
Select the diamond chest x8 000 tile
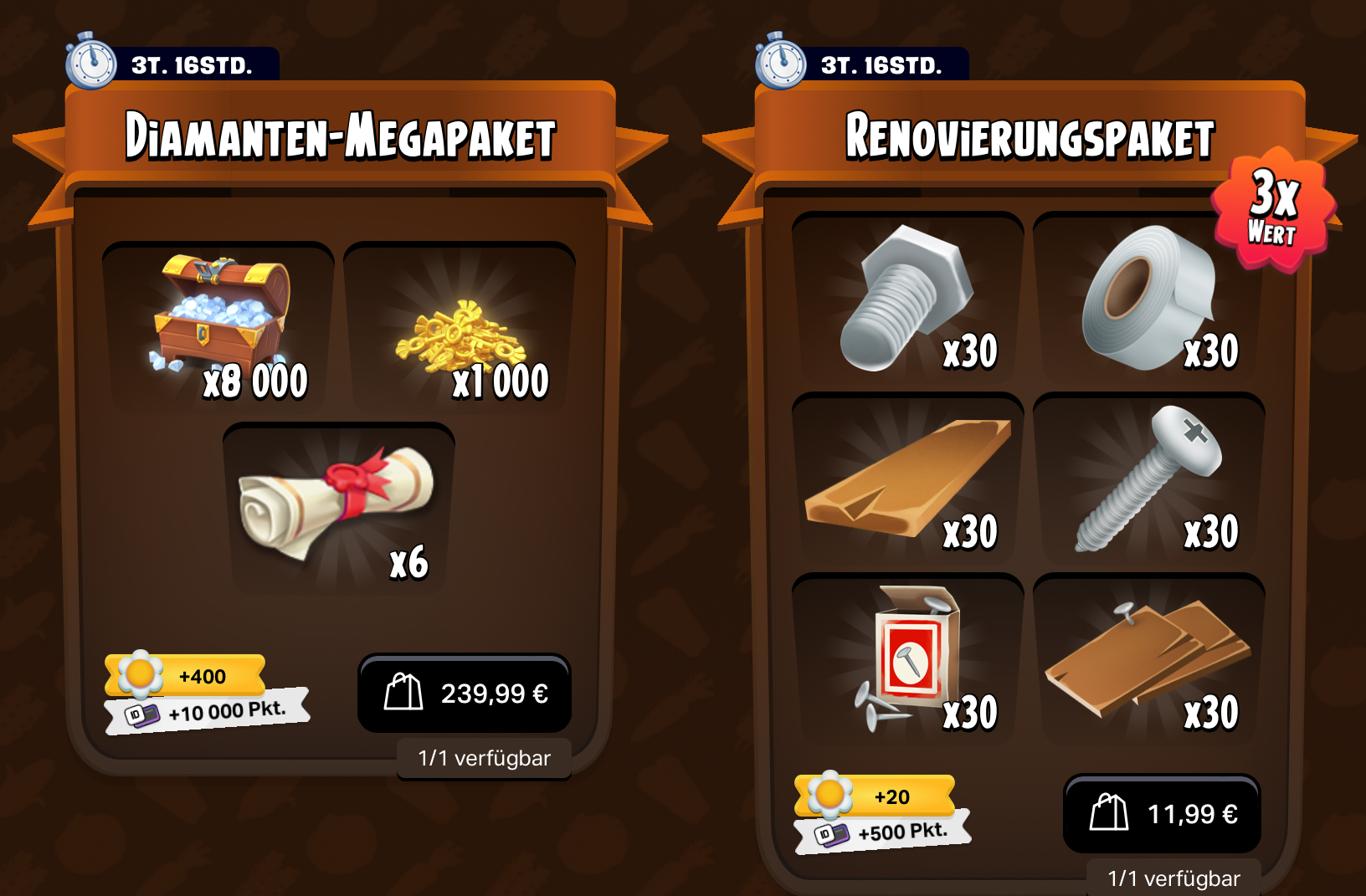(x=218, y=327)
